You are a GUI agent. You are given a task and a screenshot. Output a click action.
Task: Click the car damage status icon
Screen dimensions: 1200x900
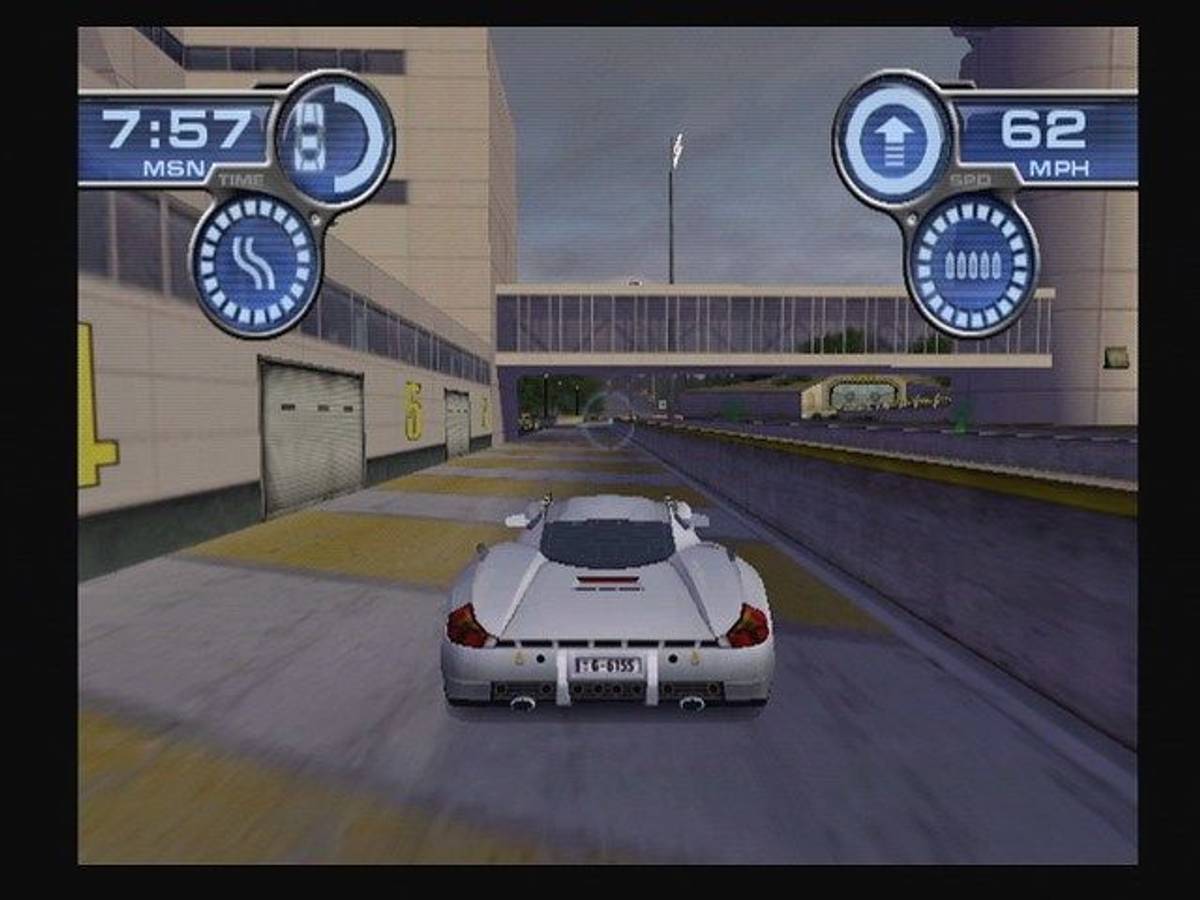tap(334, 139)
